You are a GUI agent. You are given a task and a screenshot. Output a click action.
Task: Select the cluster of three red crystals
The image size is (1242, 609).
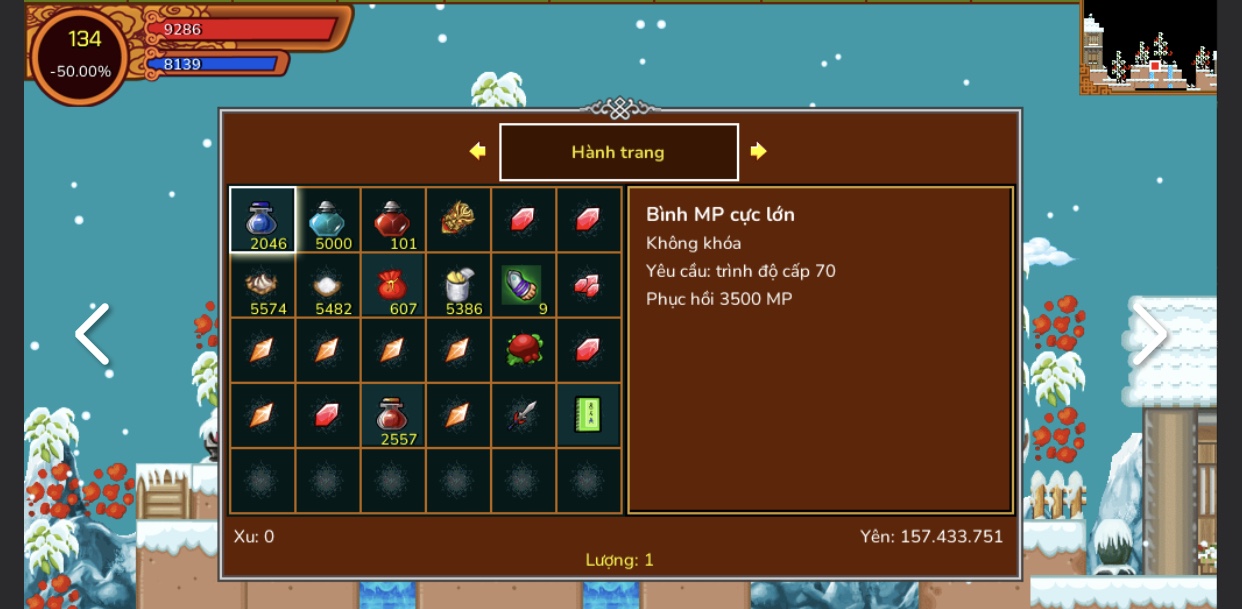pos(588,285)
